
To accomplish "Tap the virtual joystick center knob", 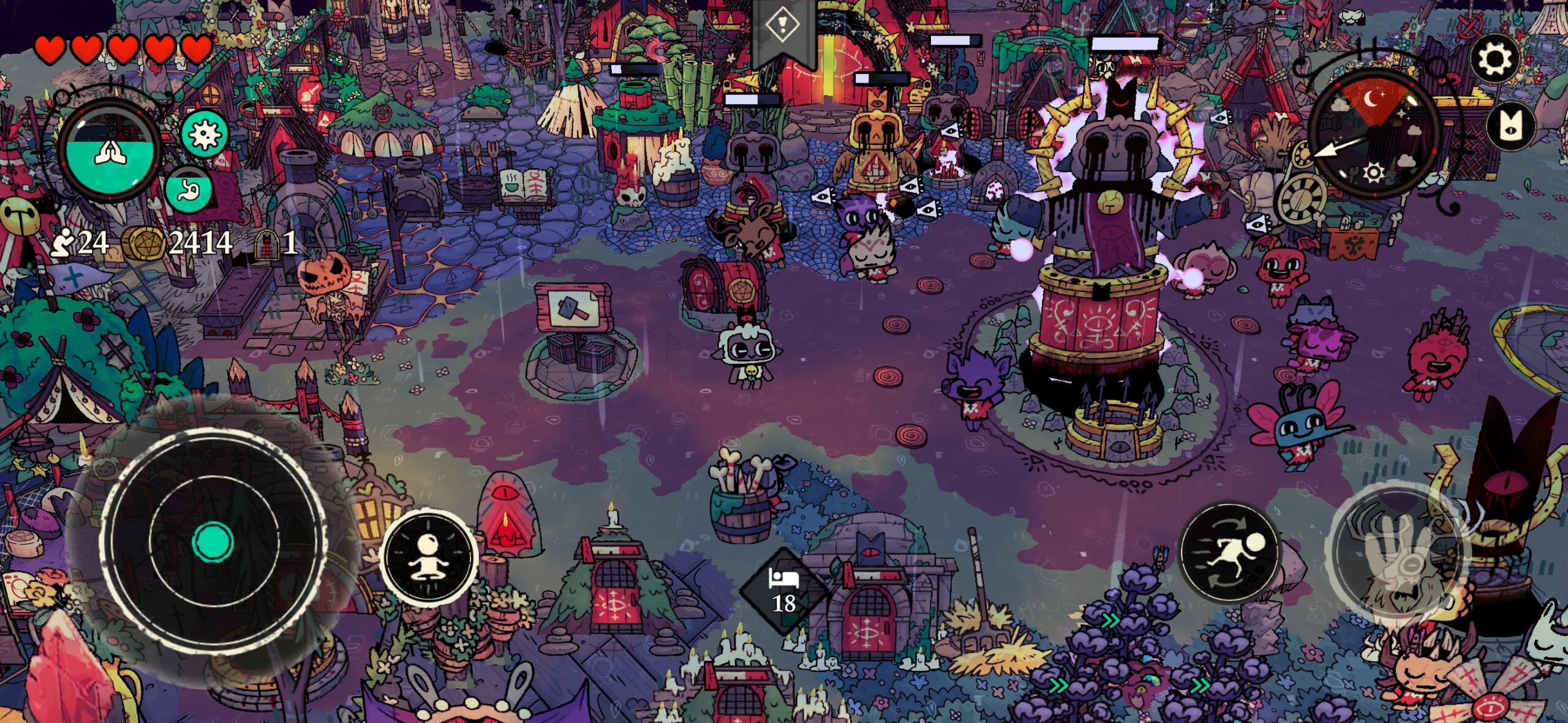I will tap(213, 542).
